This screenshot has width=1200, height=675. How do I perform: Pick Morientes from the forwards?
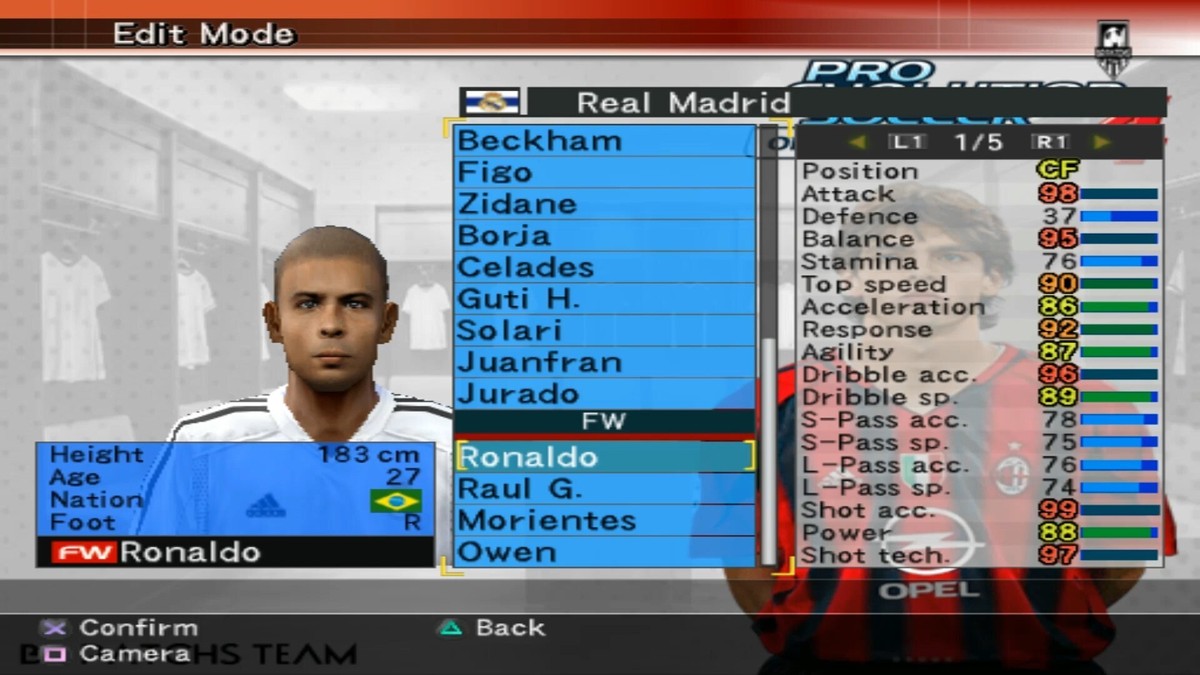point(604,521)
